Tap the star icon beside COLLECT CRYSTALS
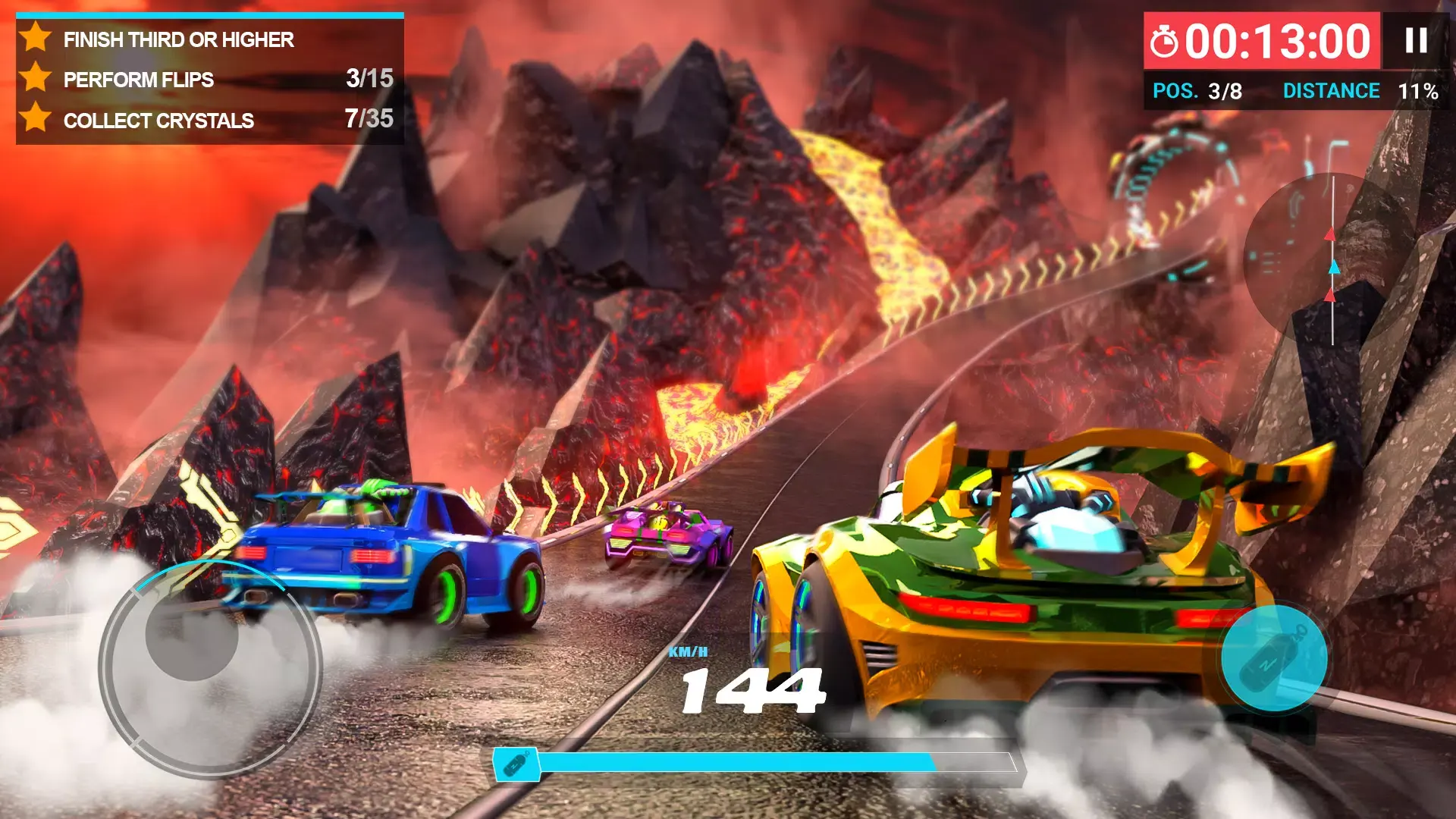Image resolution: width=1456 pixels, height=819 pixels. [x=36, y=121]
